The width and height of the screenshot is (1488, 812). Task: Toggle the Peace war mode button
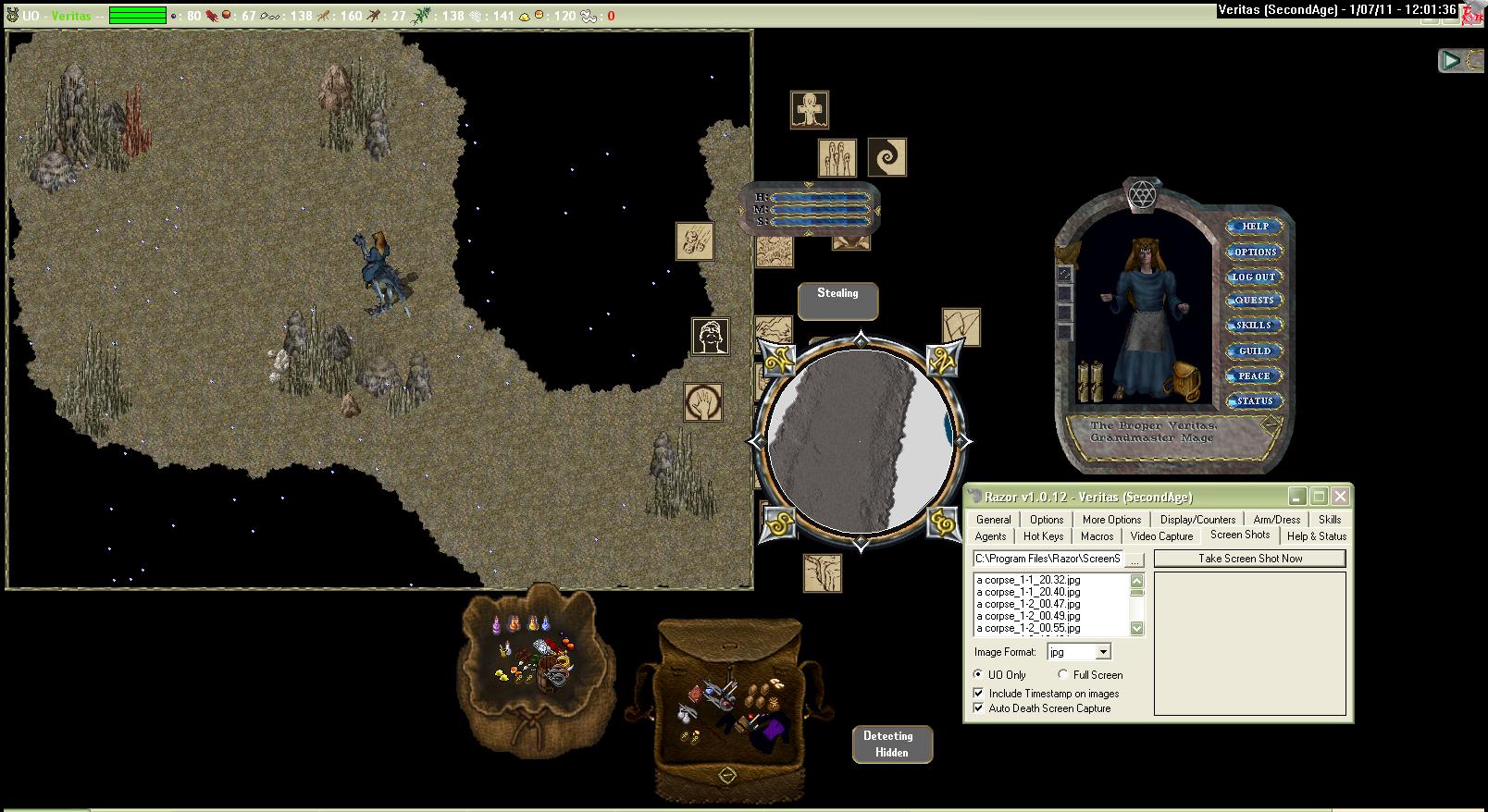pos(1254,376)
